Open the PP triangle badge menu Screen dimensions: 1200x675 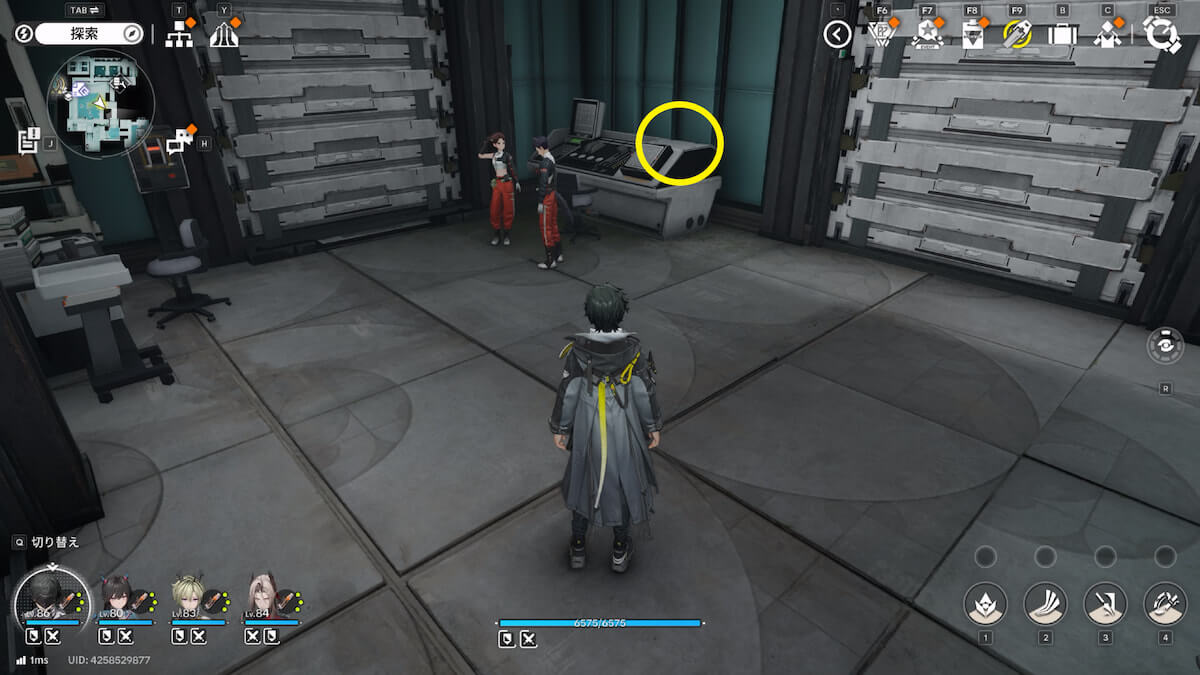point(880,35)
